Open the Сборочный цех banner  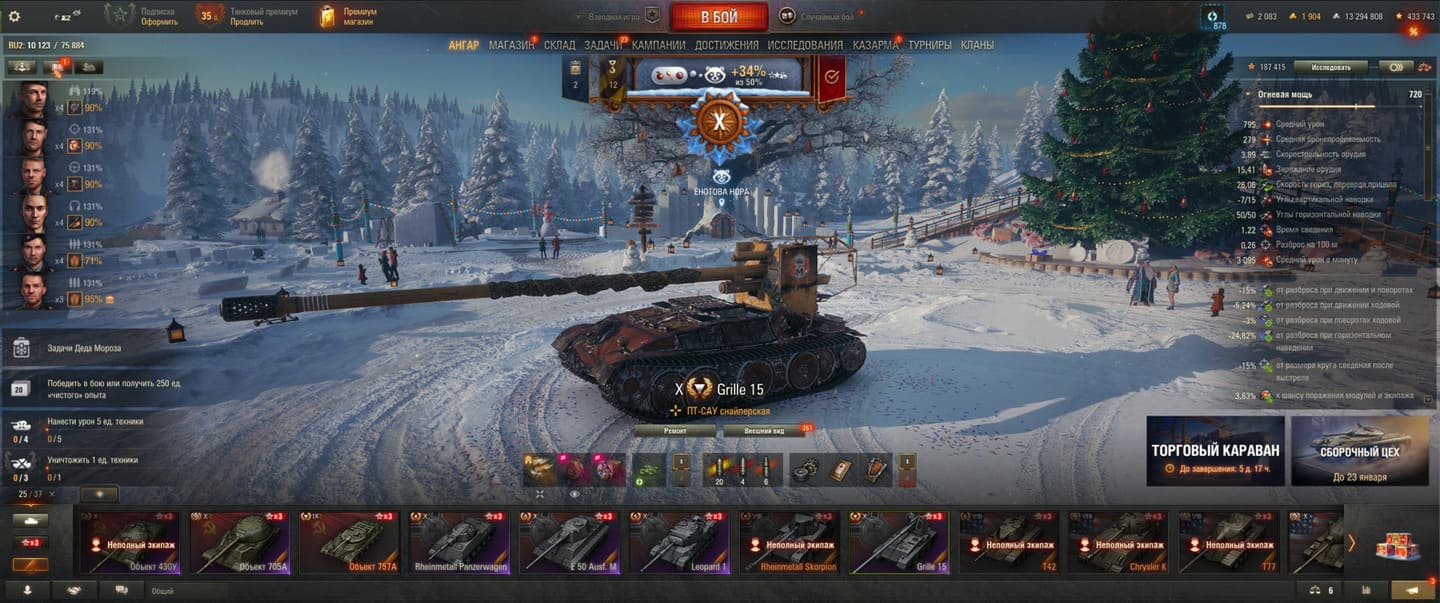(1359, 451)
